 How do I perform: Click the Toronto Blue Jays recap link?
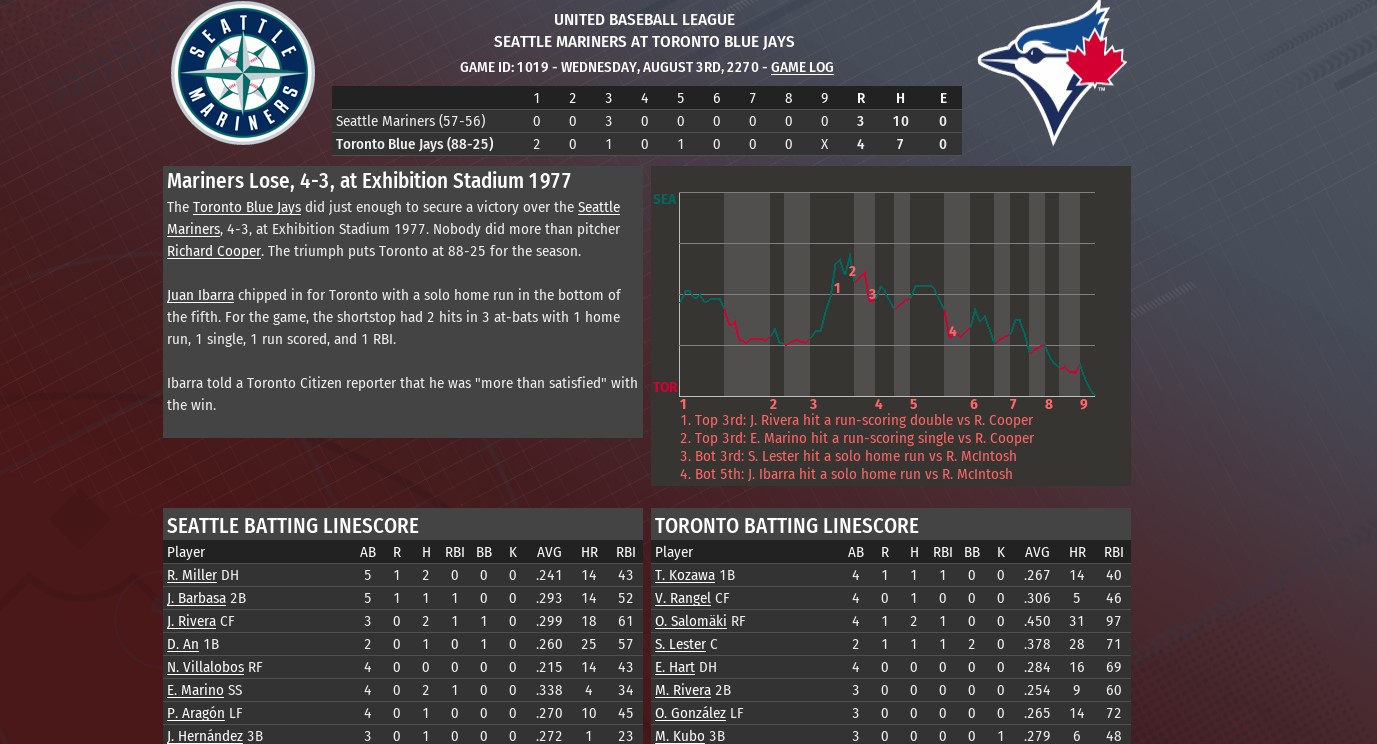click(x=246, y=207)
